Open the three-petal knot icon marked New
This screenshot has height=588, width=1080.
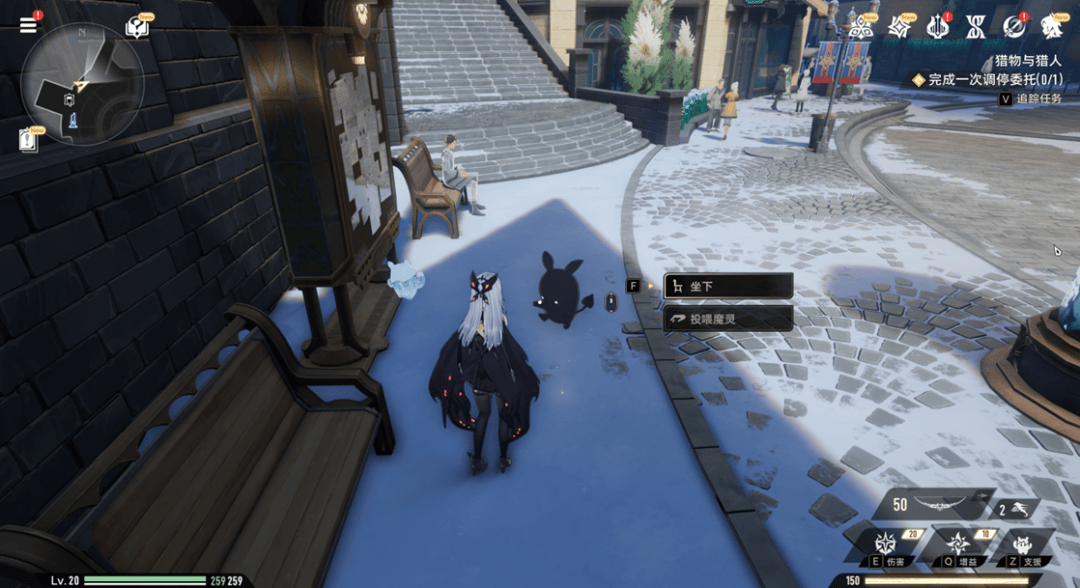[x=860, y=27]
